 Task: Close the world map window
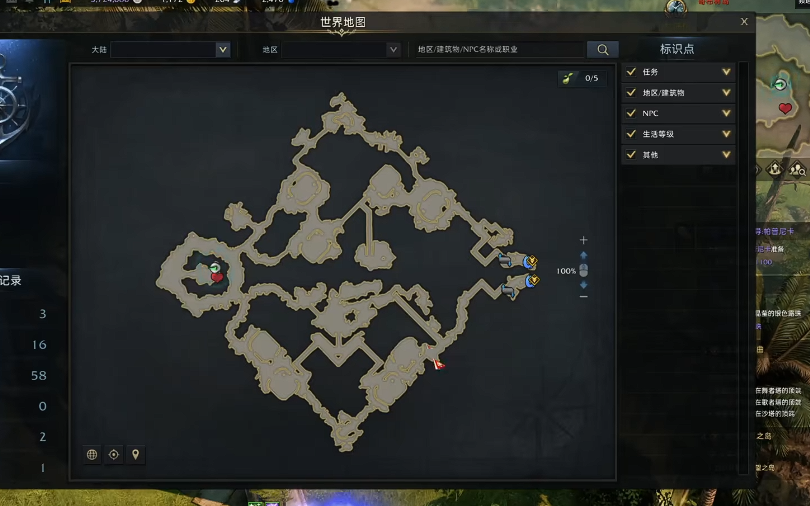coord(744,21)
